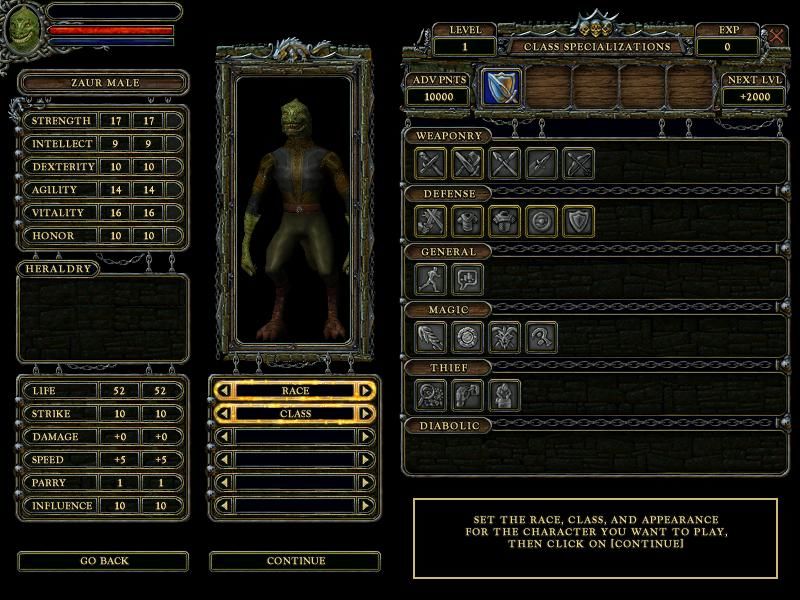Image resolution: width=800 pixels, height=600 pixels.
Task: Select the serpent rune magic skill
Action: pyautogui.click(x=542, y=337)
